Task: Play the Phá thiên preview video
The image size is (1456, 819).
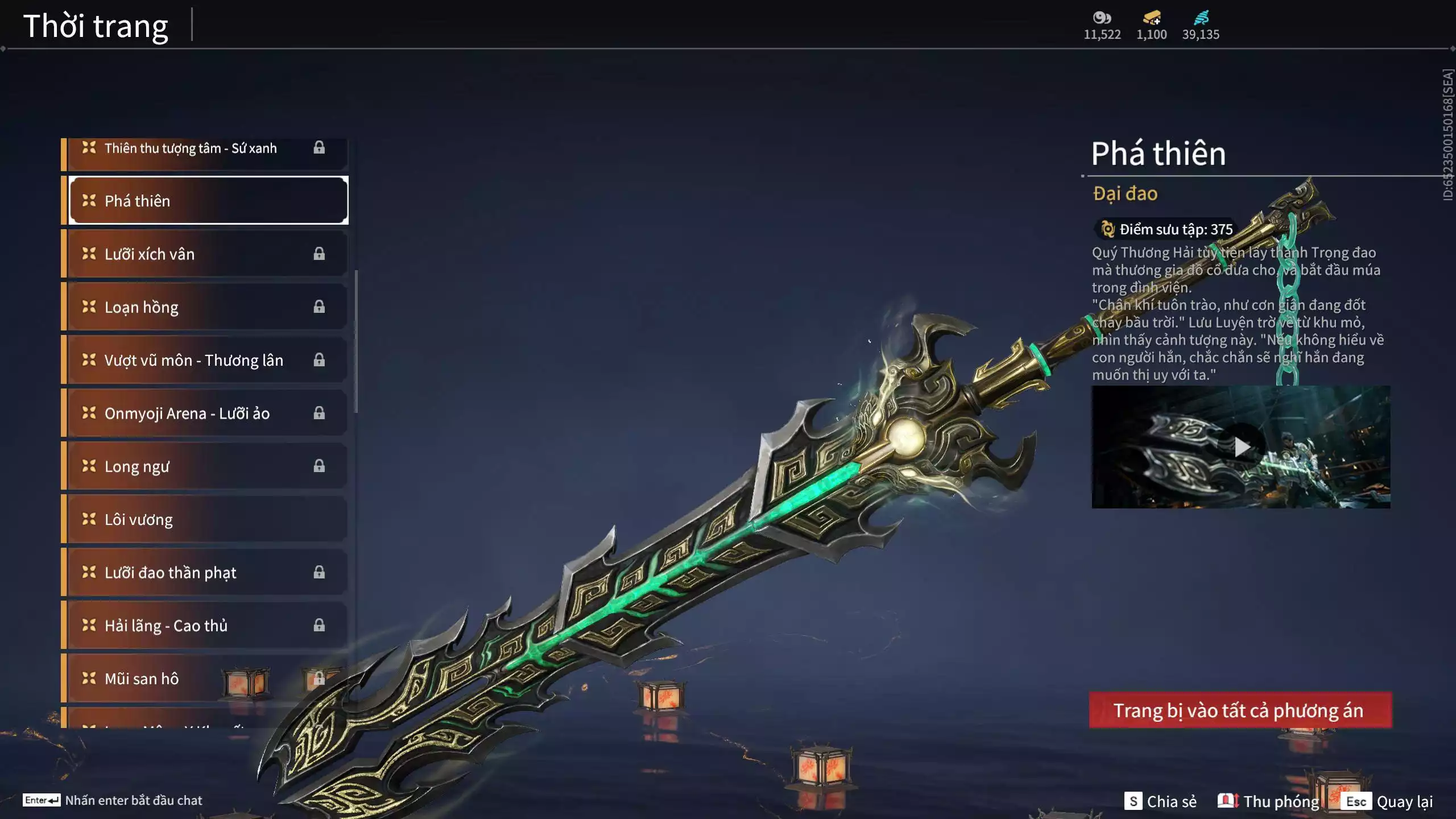Action: (x=1241, y=447)
